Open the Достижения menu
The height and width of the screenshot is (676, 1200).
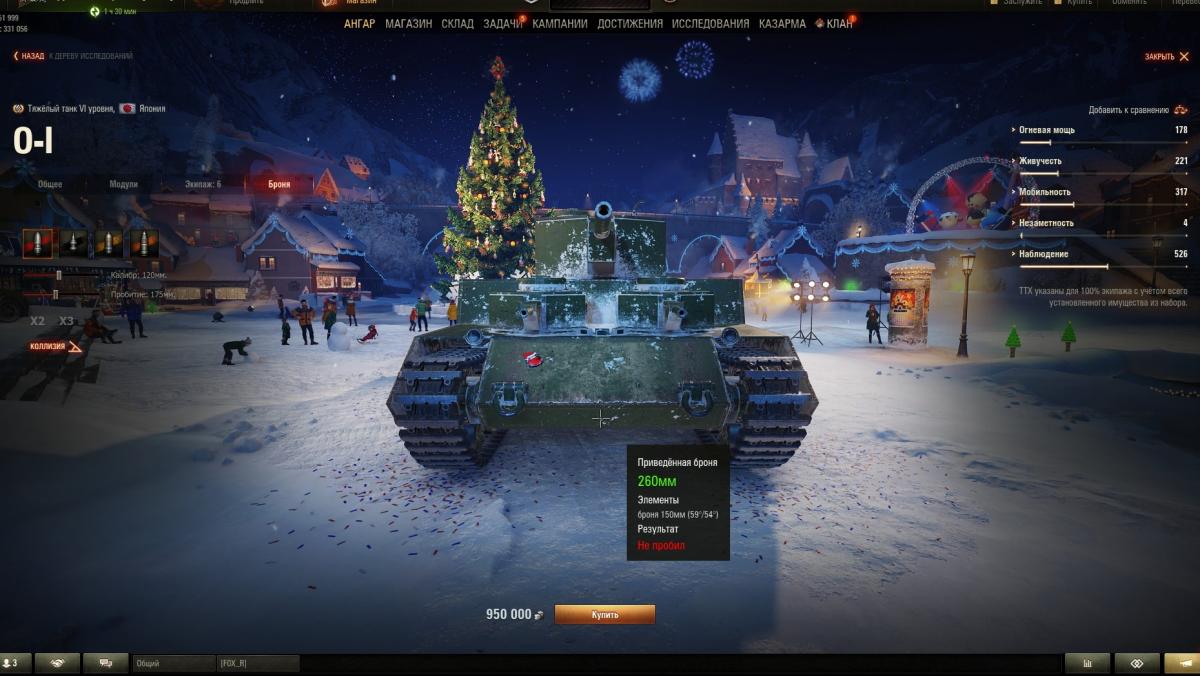(x=630, y=23)
